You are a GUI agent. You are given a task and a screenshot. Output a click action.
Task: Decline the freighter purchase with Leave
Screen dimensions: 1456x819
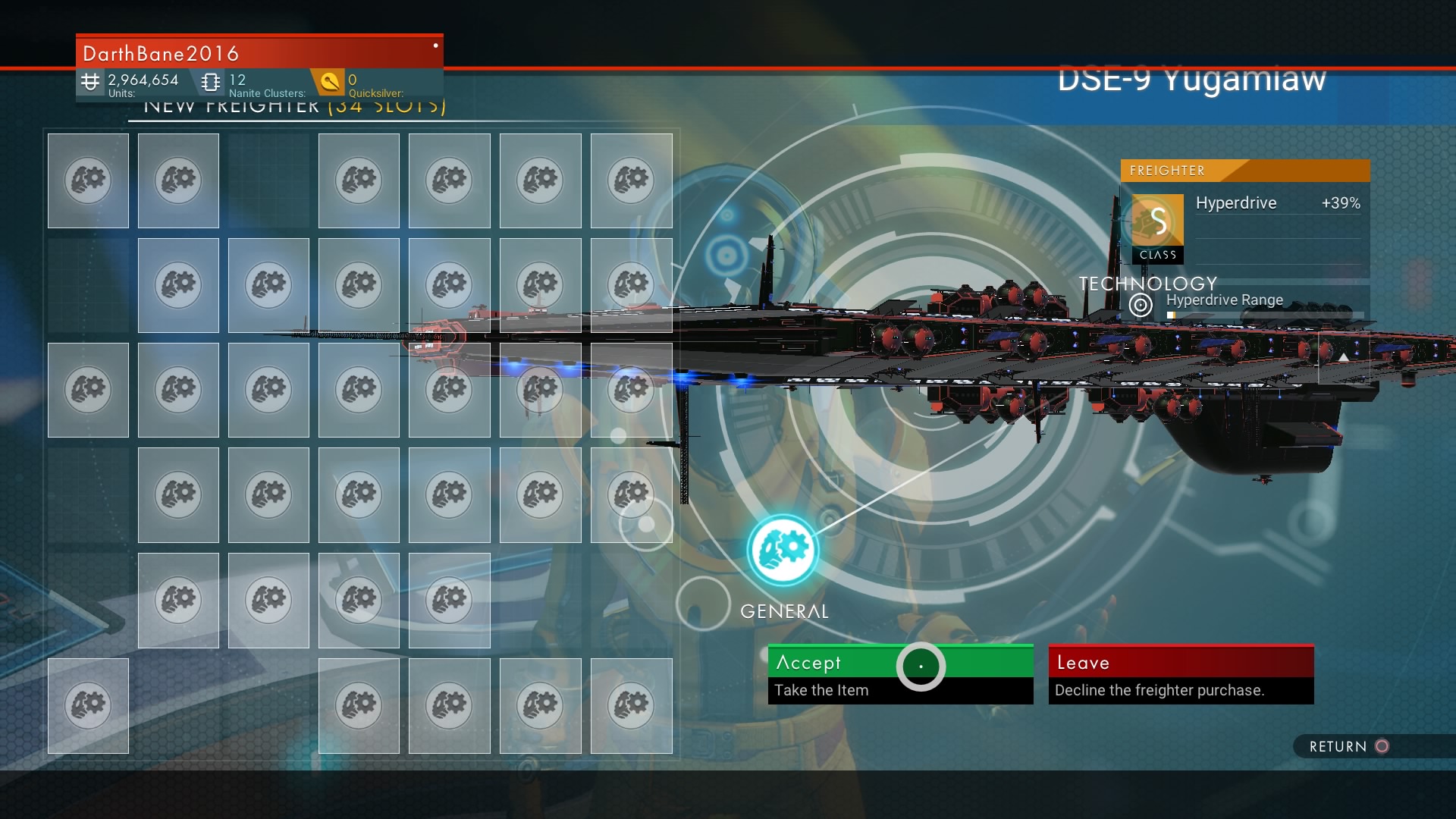click(x=1180, y=673)
